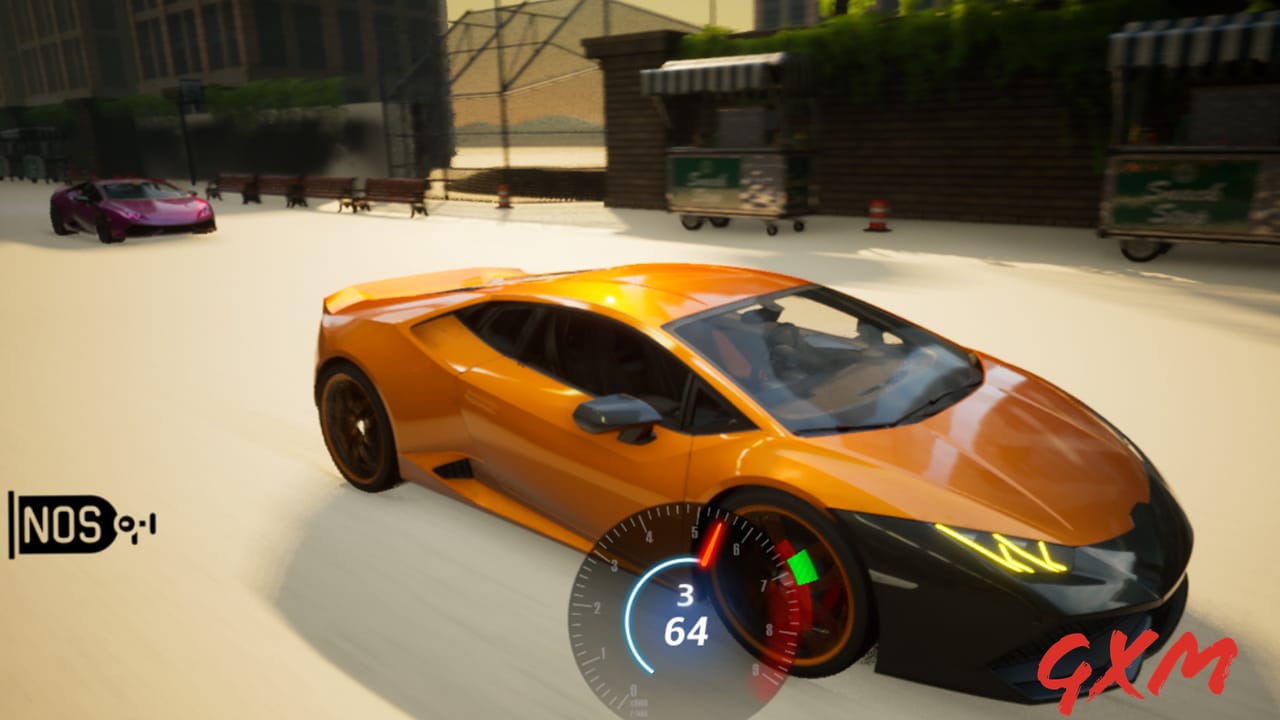Click the red RPM needle
This screenshot has width=1280, height=720.
(712, 543)
